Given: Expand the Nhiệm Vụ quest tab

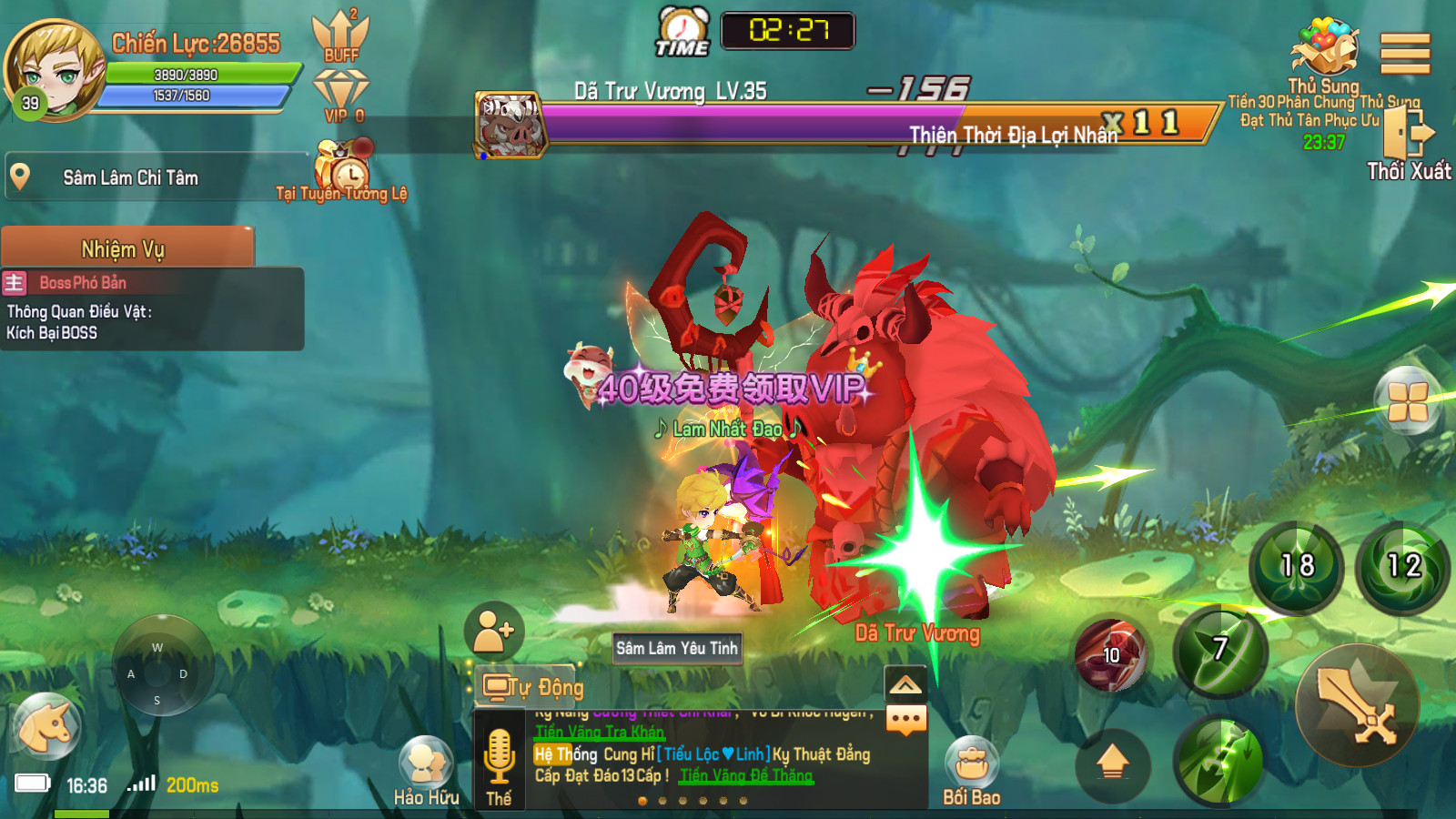Looking at the screenshot, I should point(127,248).
